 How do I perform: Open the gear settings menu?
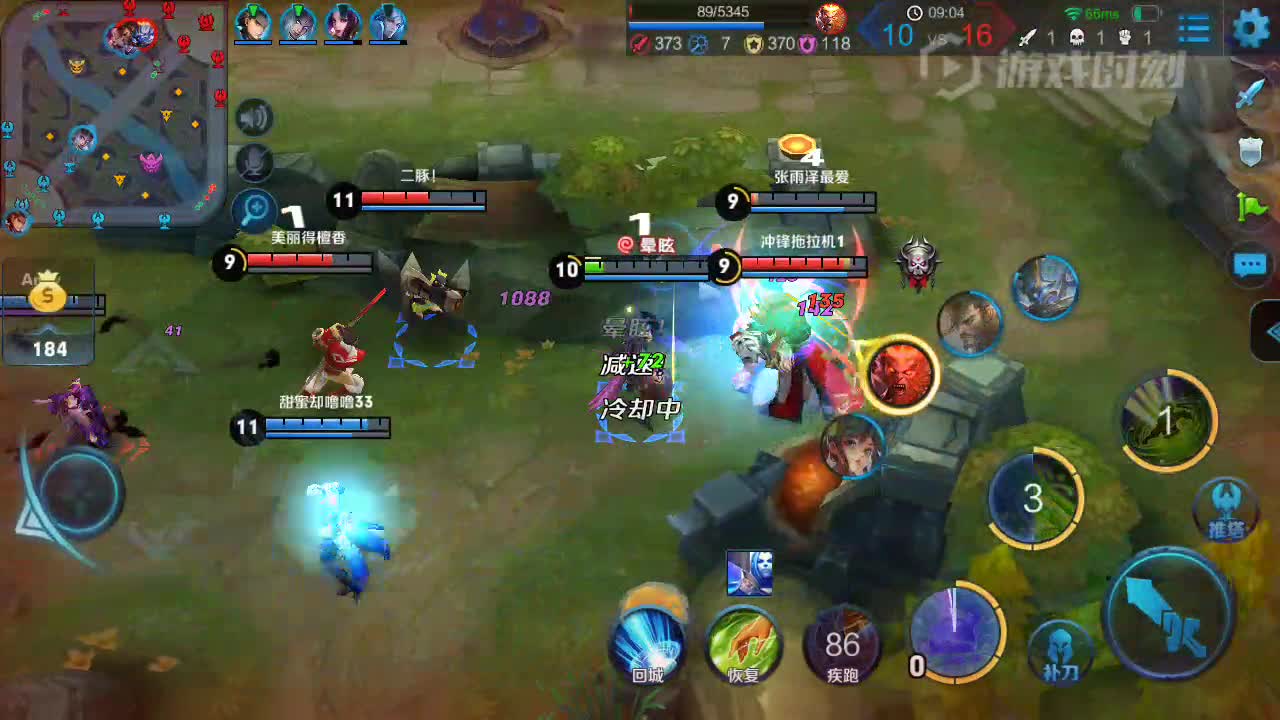coord(1251,28)
